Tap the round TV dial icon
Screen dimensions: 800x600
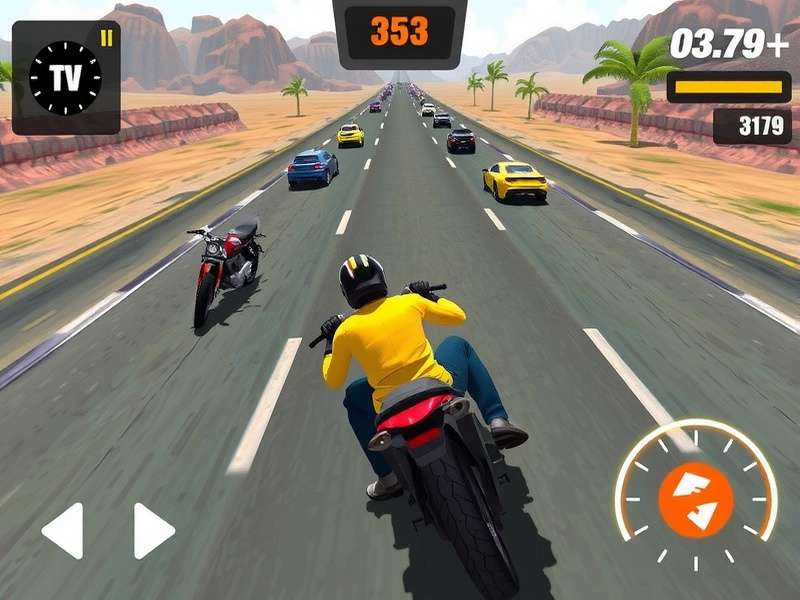[65, 78]
